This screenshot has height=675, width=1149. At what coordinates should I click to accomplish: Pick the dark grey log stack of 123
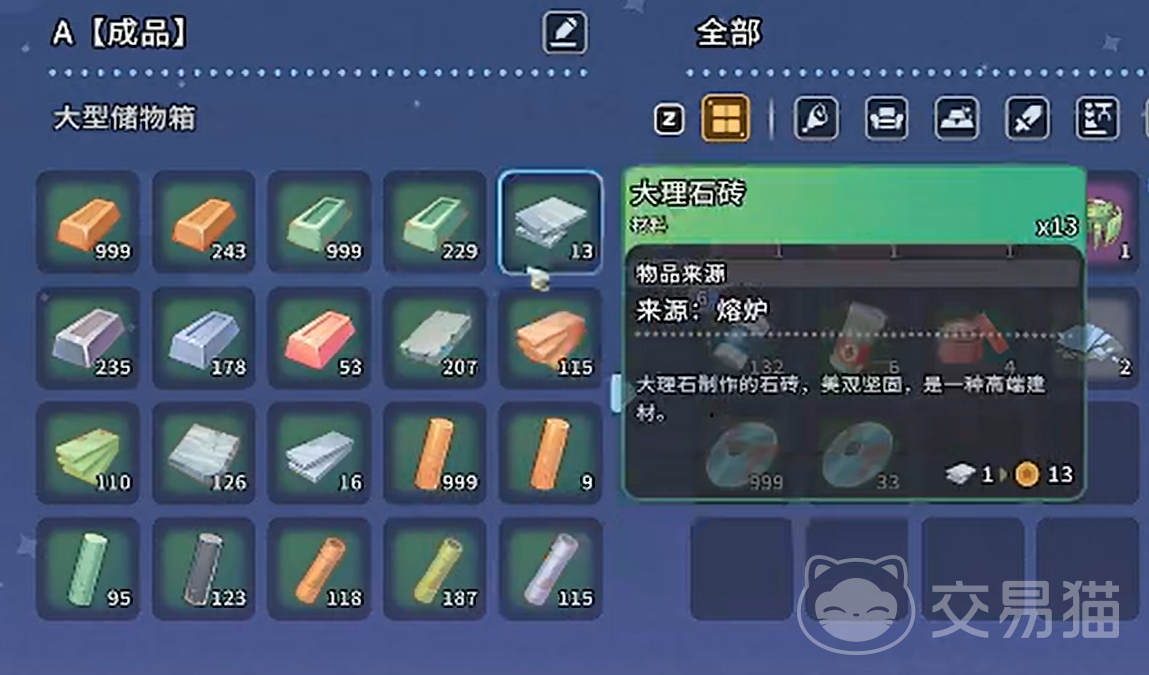(204, 569)
